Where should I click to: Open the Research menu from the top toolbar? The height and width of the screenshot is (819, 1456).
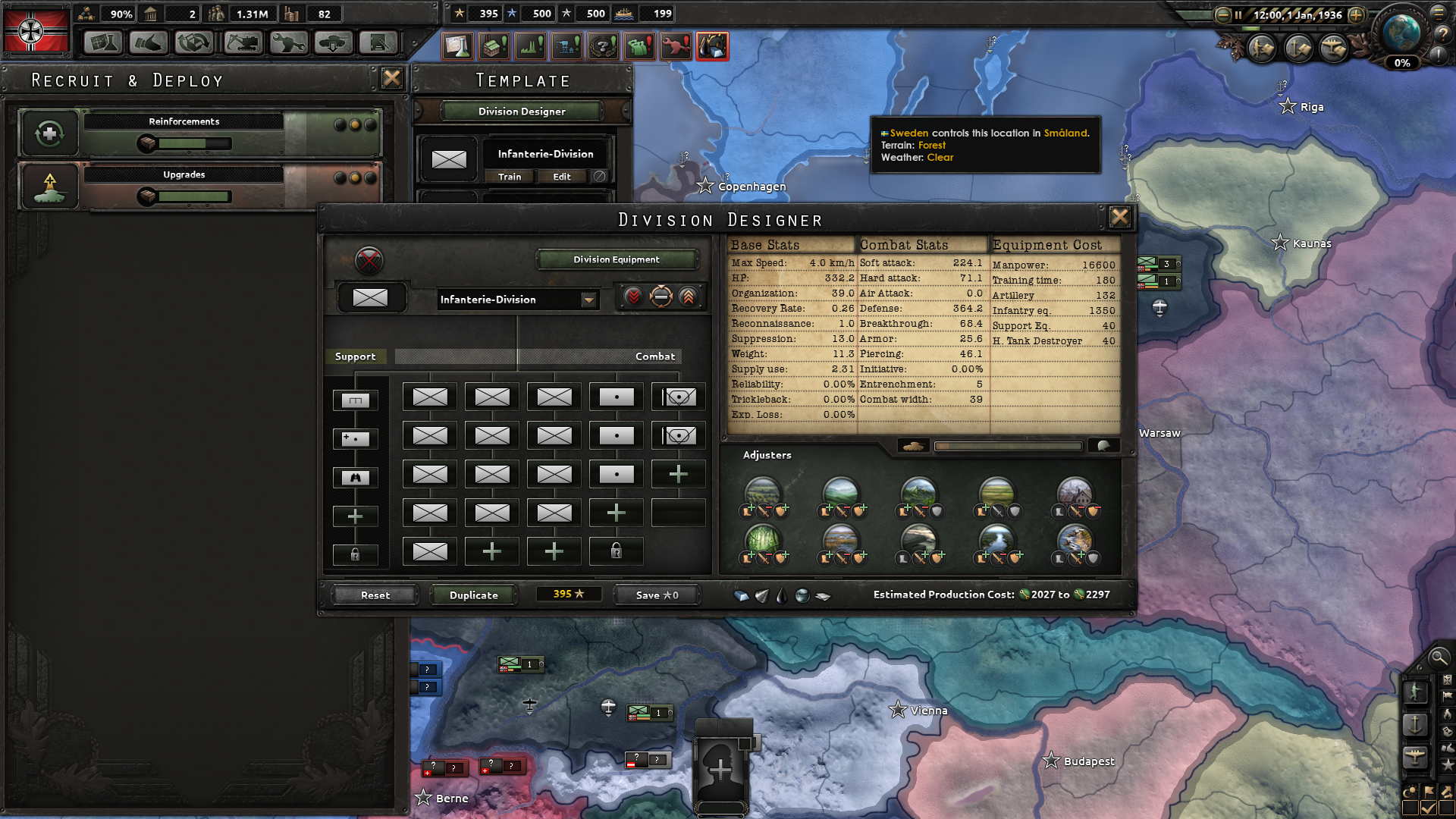tap(102, 43)
